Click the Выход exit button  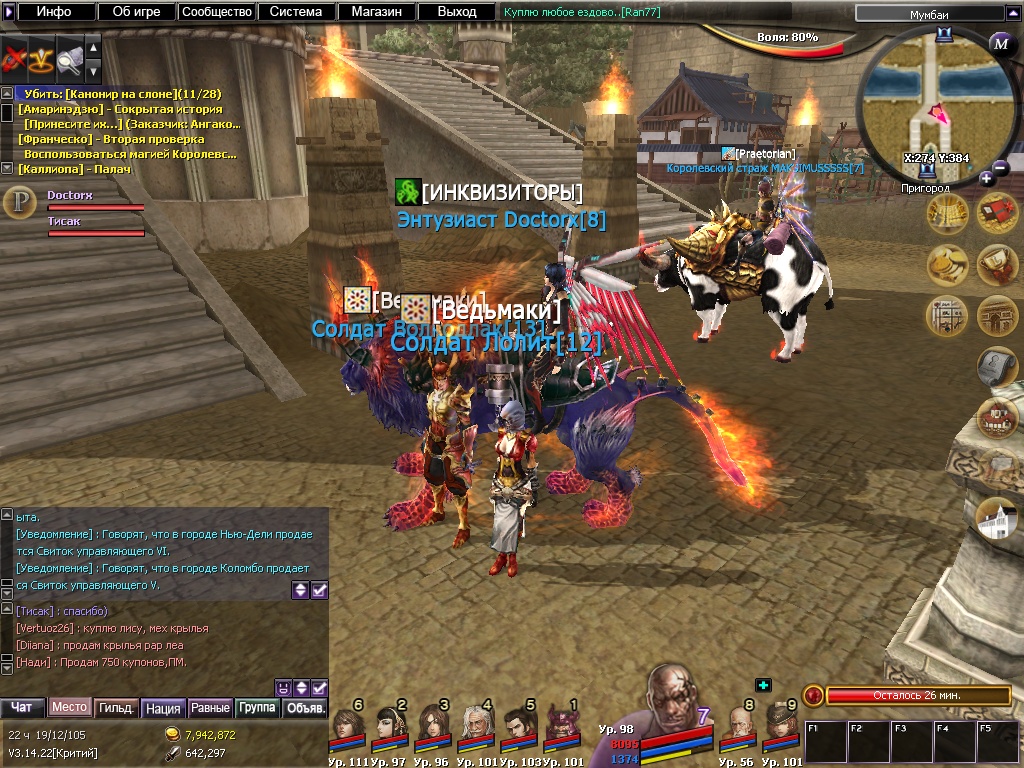tap(457, 12)
